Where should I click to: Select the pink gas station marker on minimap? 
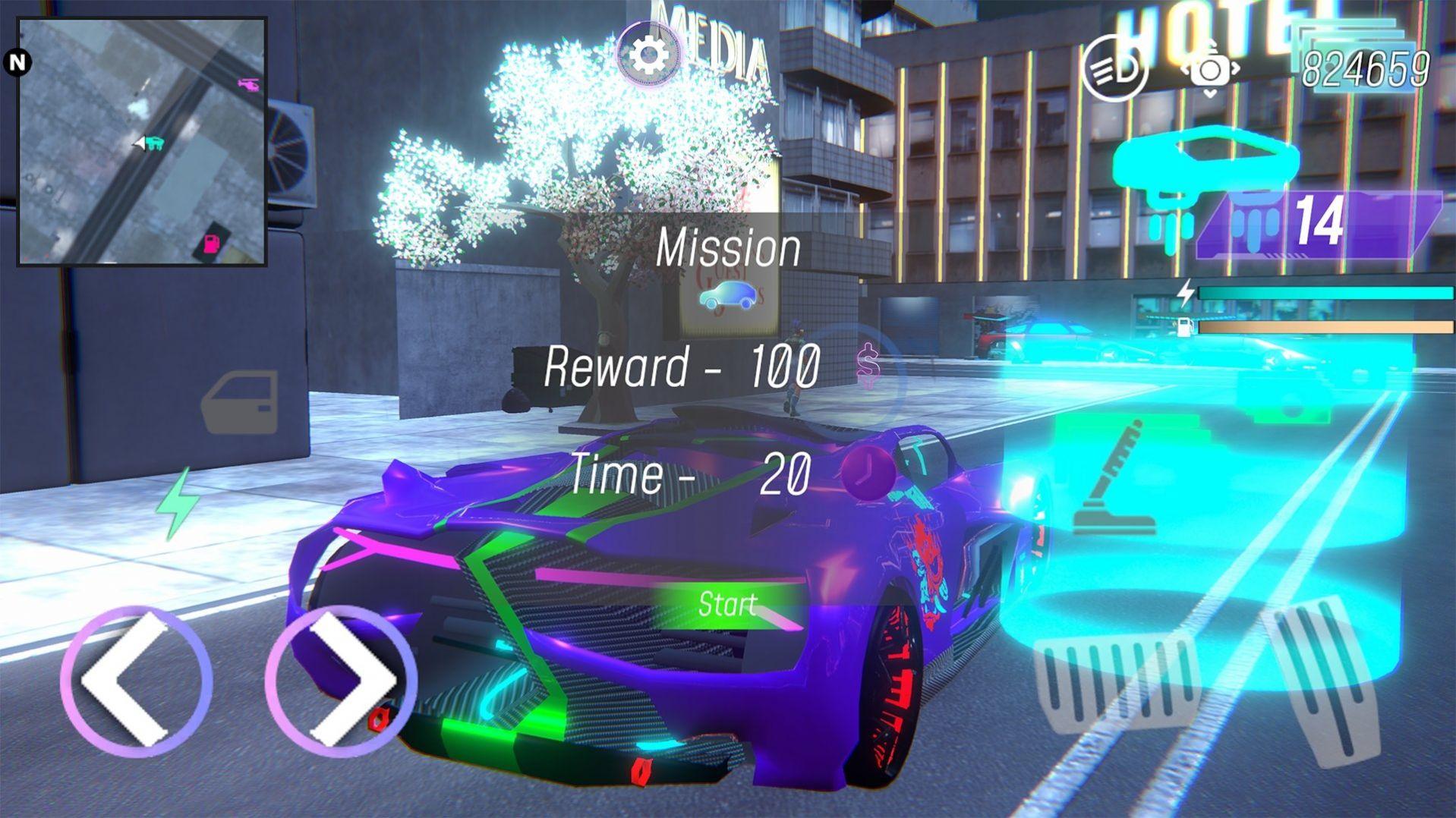click(x=212, y=243)
